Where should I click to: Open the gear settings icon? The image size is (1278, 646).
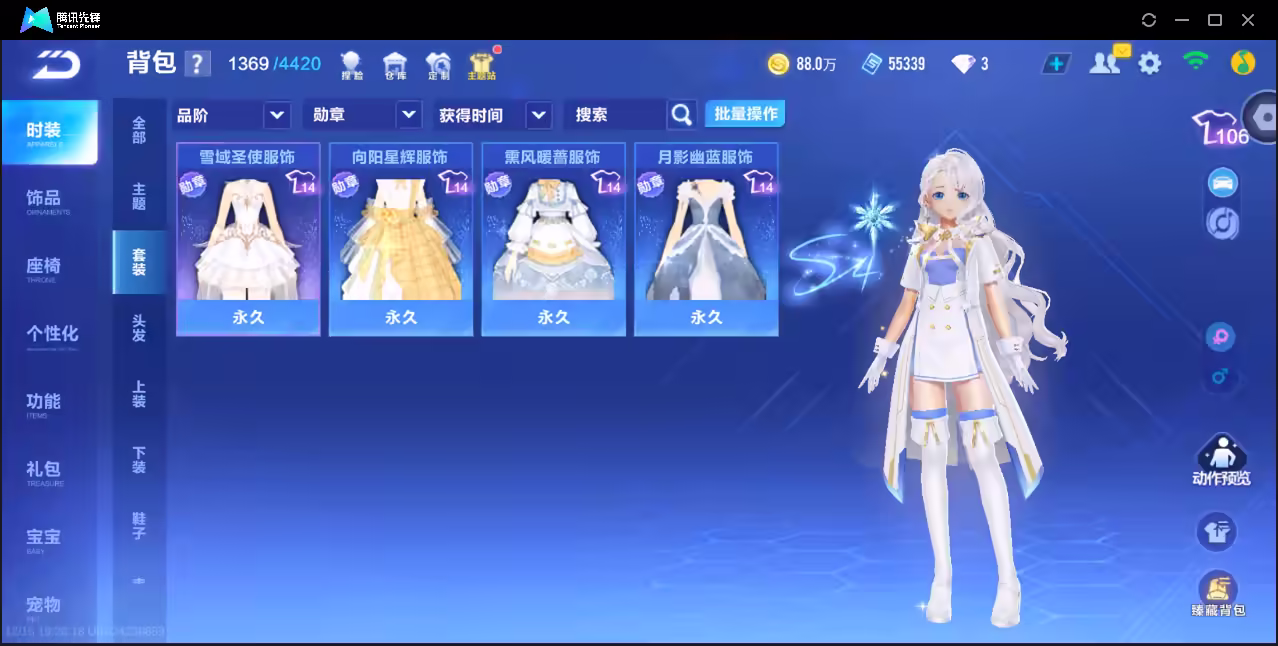[1150, 64]
